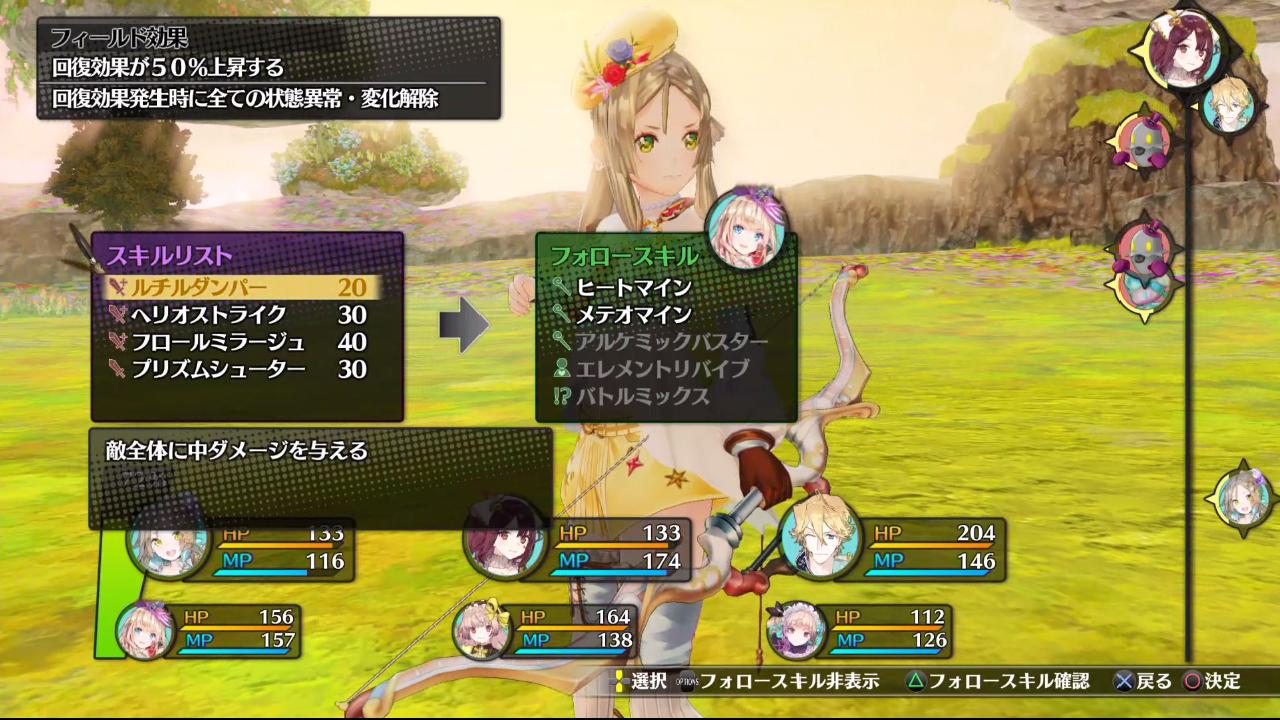Pick the party member with 112 HP
The image size is (1280, 720).
pos(797,630)
